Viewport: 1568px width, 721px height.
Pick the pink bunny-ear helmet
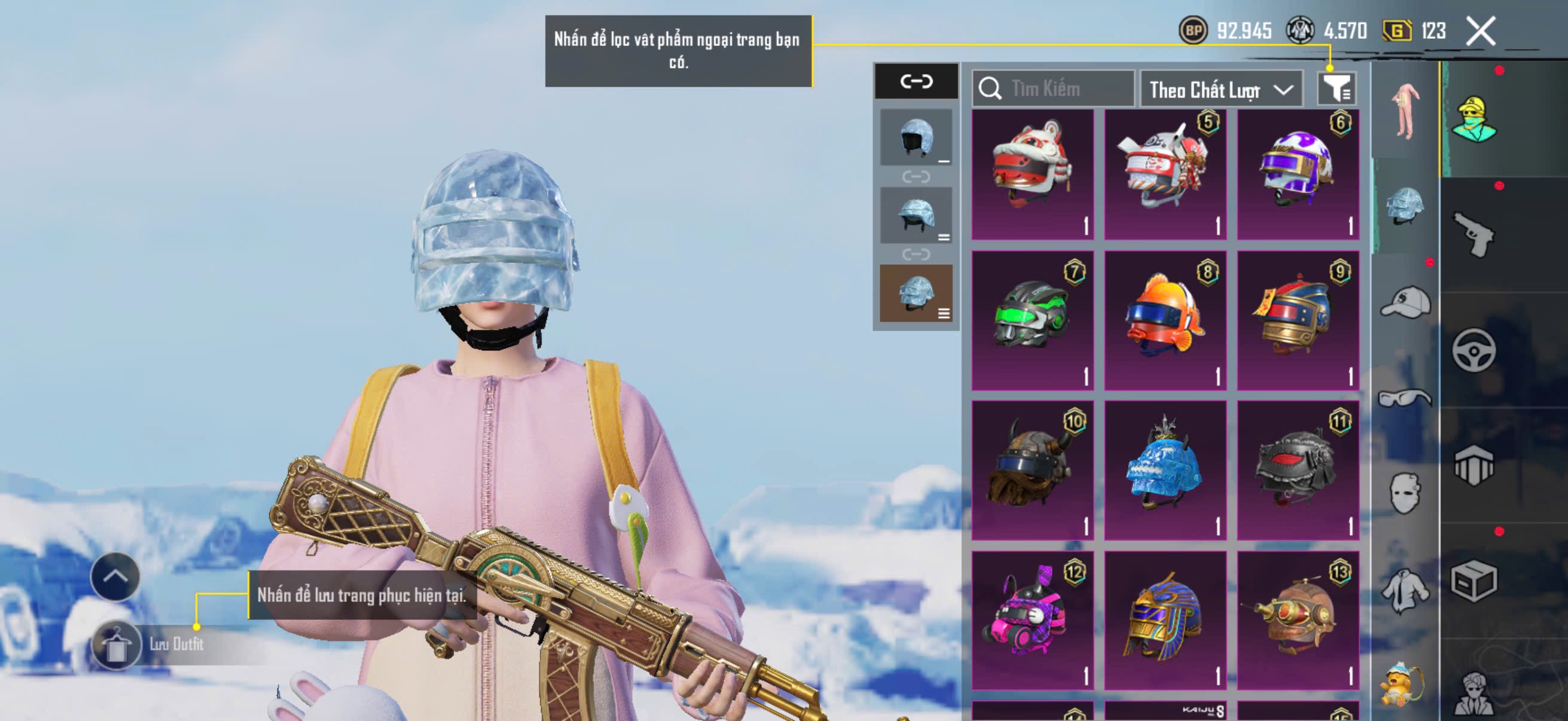(x=1032, y=619)
